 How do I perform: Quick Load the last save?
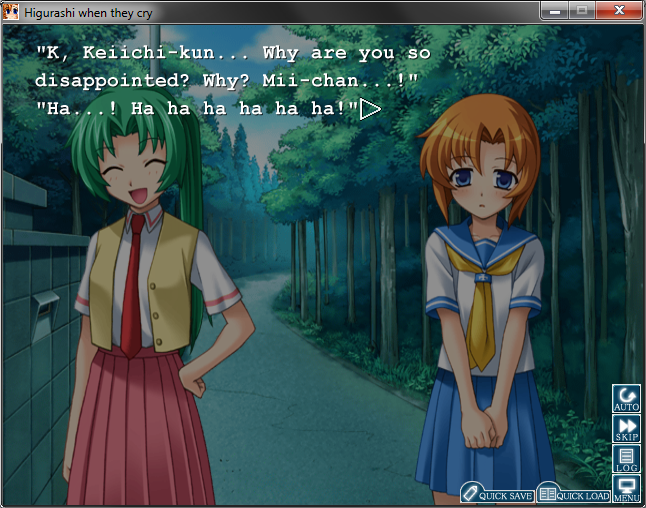pos(573,494)
